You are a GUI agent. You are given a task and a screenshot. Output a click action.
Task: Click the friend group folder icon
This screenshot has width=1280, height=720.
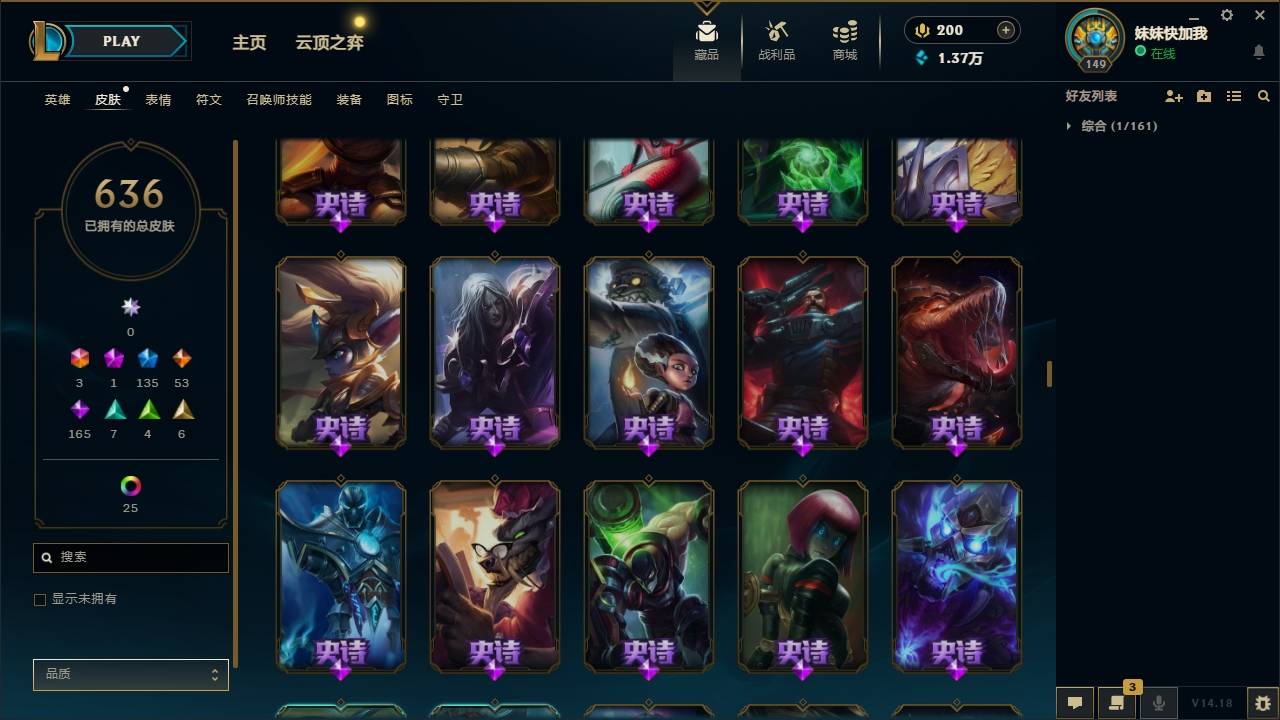1203,95
